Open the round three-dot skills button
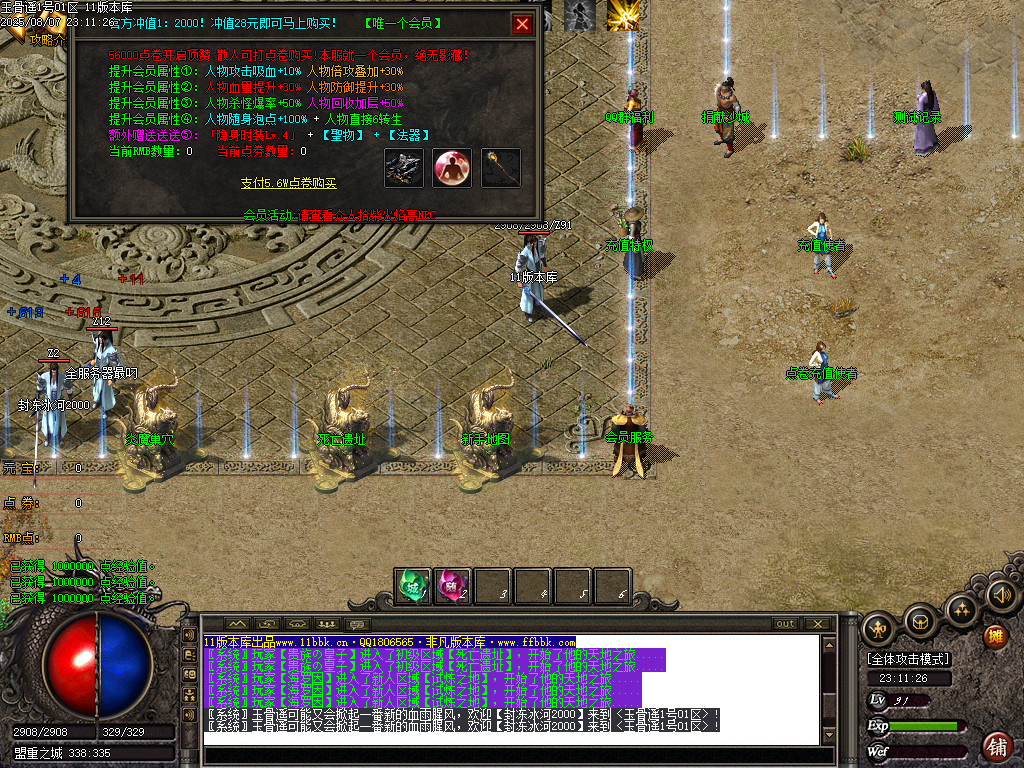The width and height of the screenshot is (1024, 768). [961, 609]
